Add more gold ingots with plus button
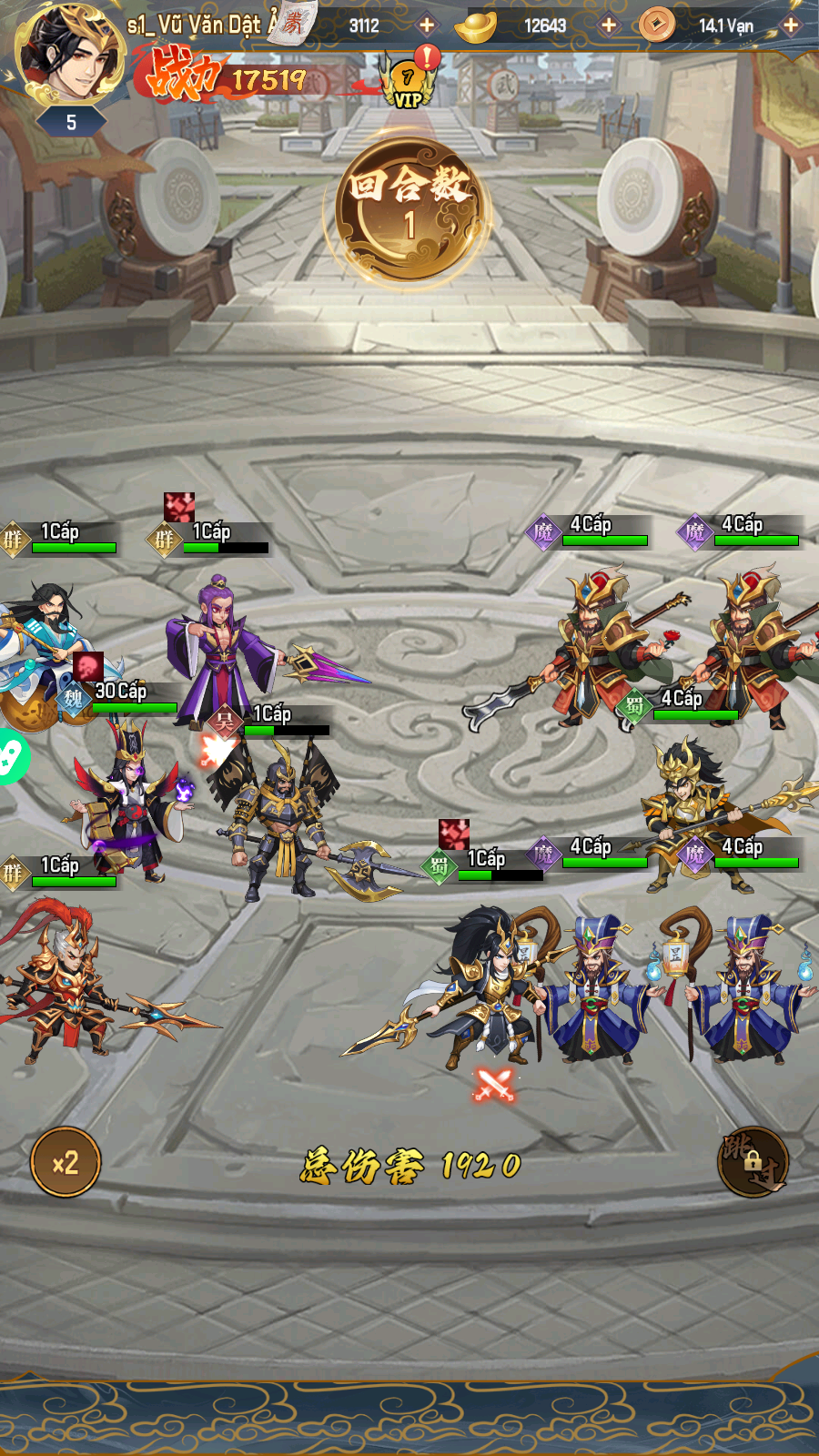 coord(609,25)
